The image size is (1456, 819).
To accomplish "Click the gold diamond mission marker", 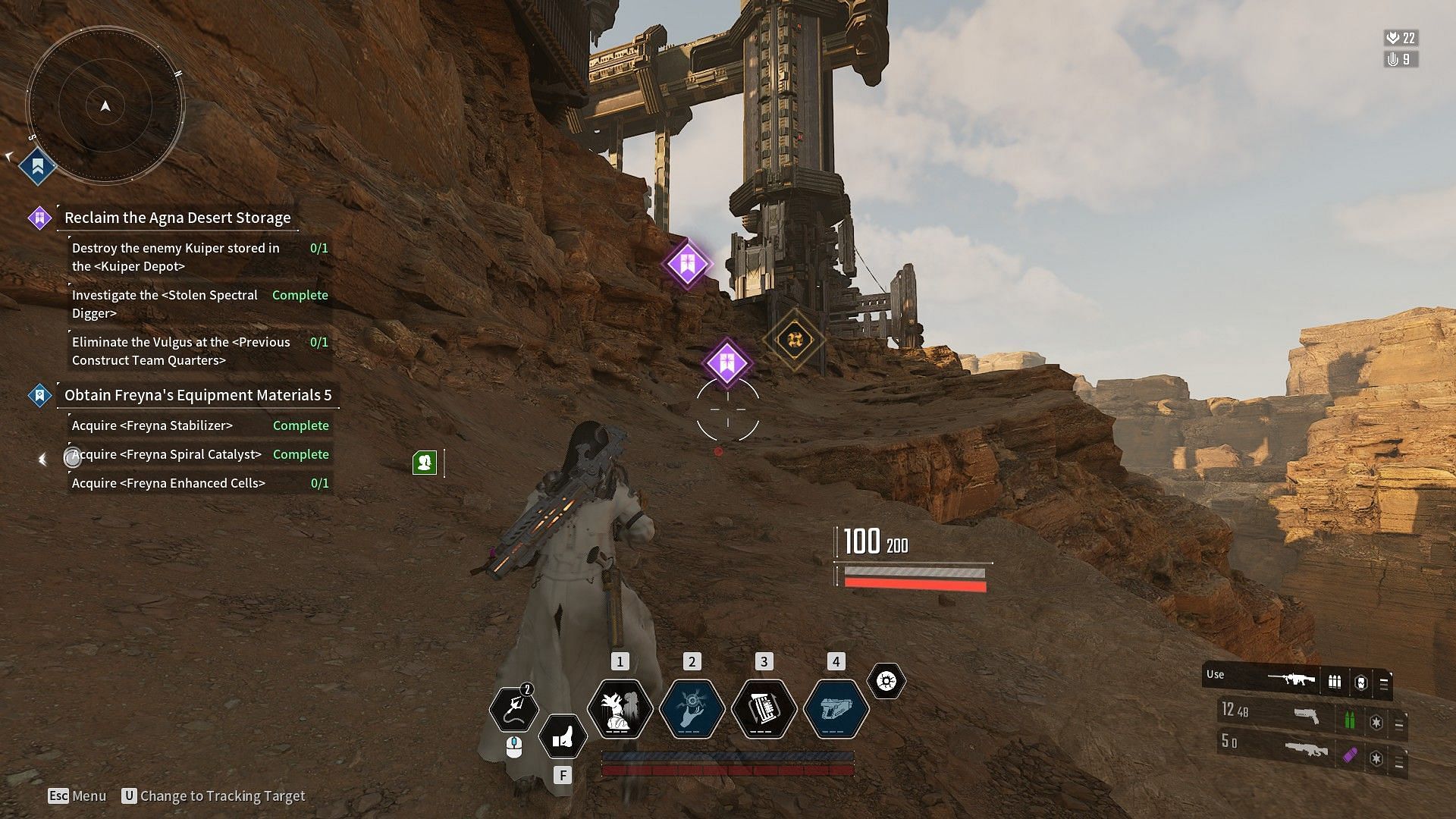I will pyautogui.click(x=794, y=339).
